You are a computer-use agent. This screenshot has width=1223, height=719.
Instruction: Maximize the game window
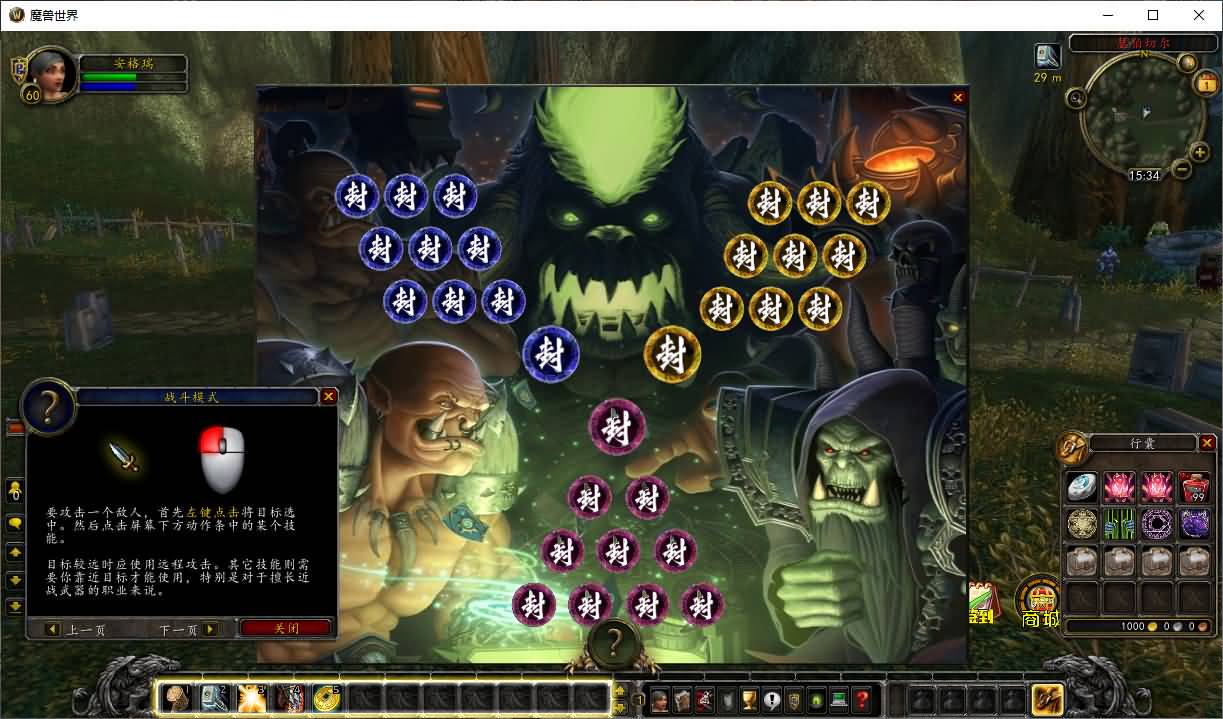1153,15
